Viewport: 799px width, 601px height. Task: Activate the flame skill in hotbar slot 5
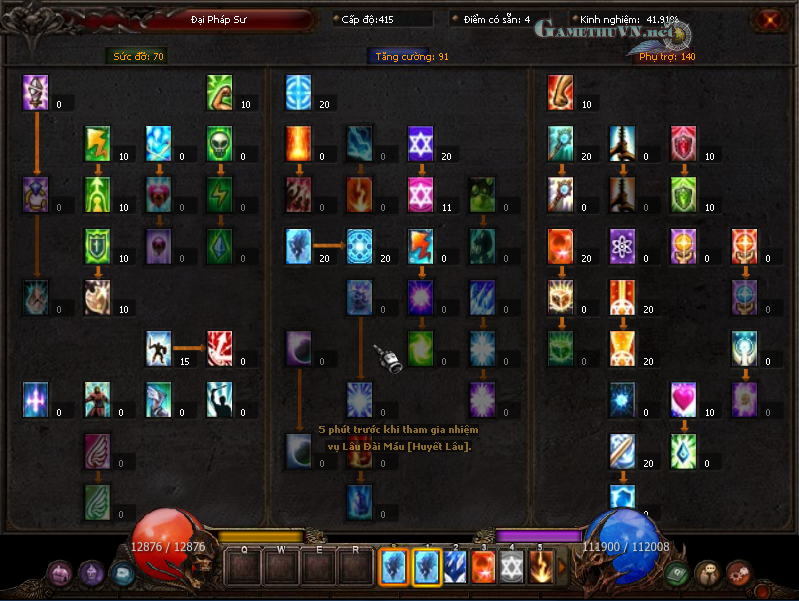[541, 567]
